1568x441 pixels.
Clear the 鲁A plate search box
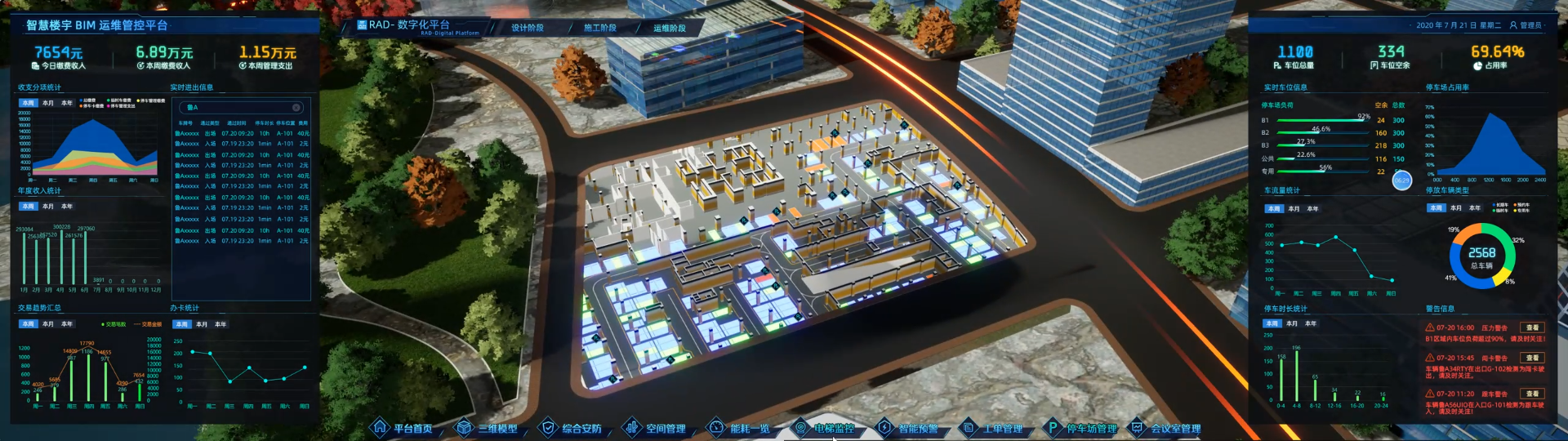(296, 107)
